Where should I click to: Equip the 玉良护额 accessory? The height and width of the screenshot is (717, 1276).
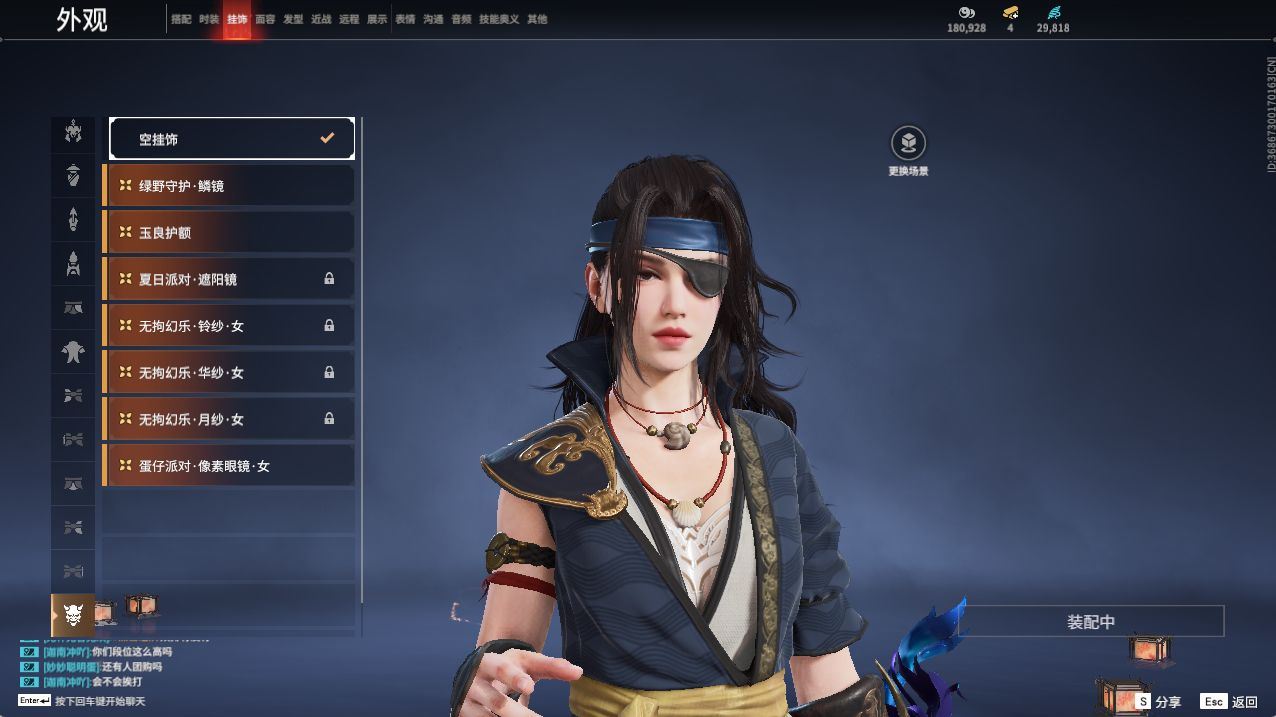coord(229,232)
